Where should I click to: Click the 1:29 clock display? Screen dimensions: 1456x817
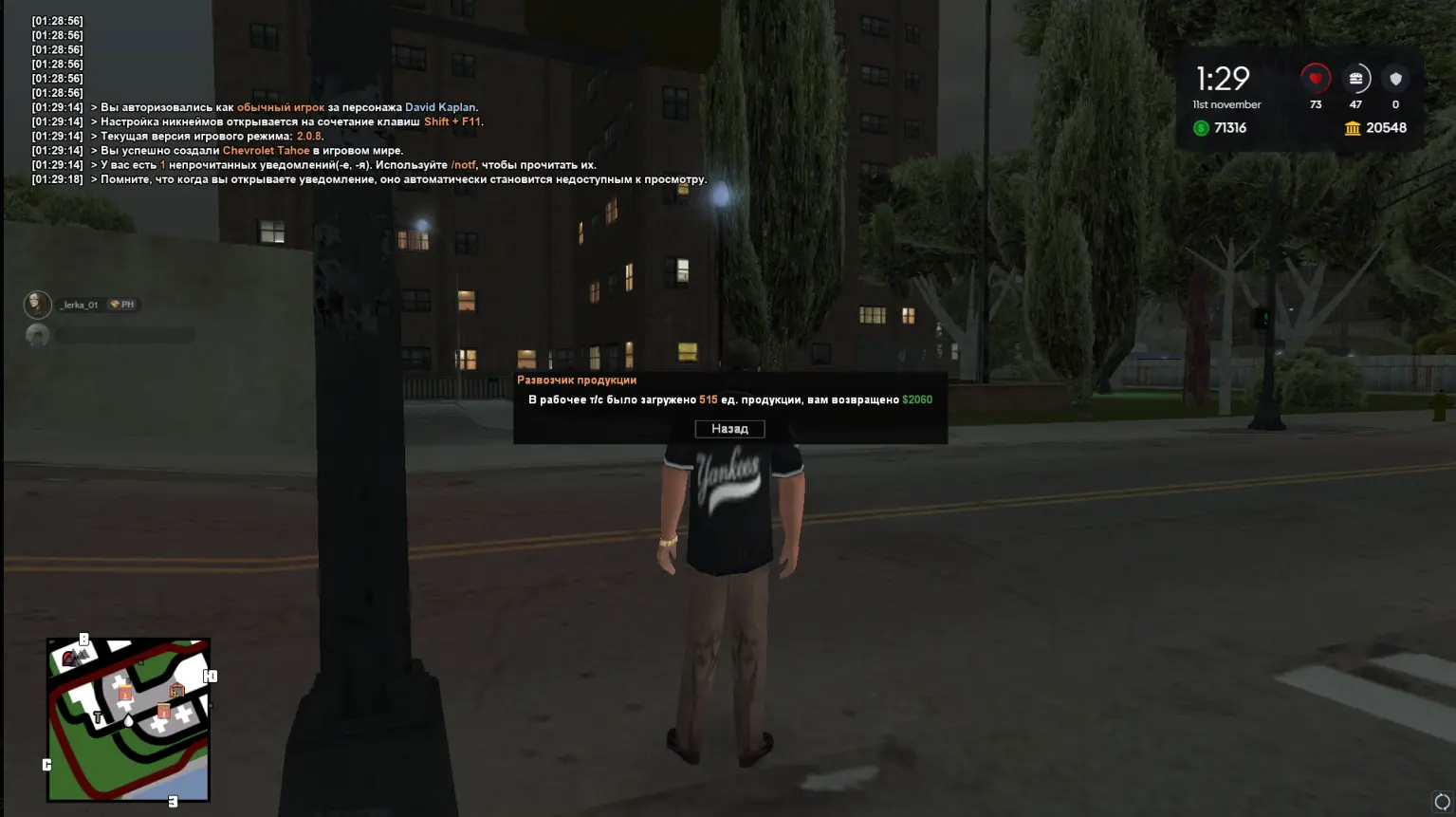[x=1224, y=78]
